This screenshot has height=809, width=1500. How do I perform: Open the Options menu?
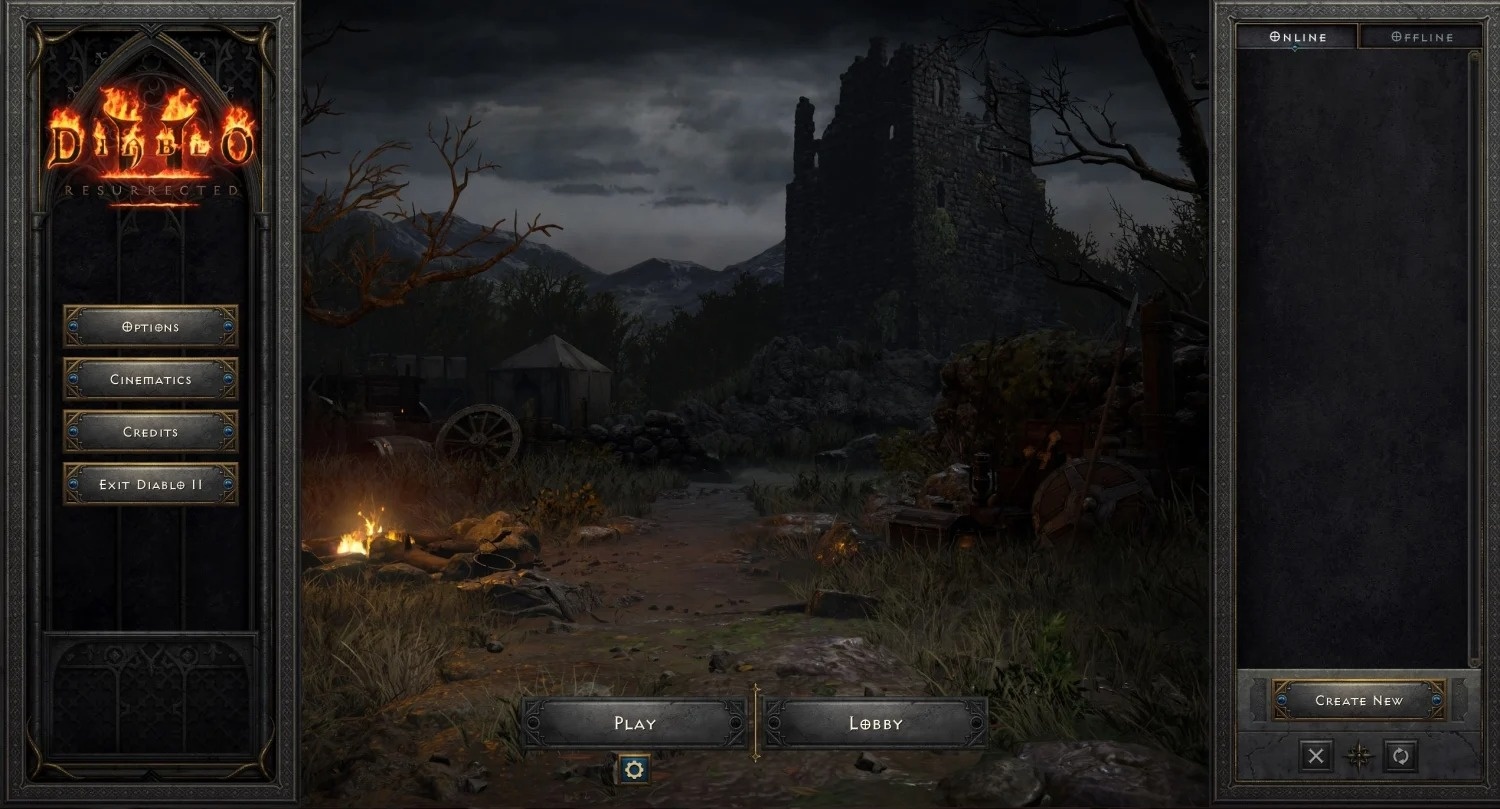pyautogui.click(x=151, y=326)
